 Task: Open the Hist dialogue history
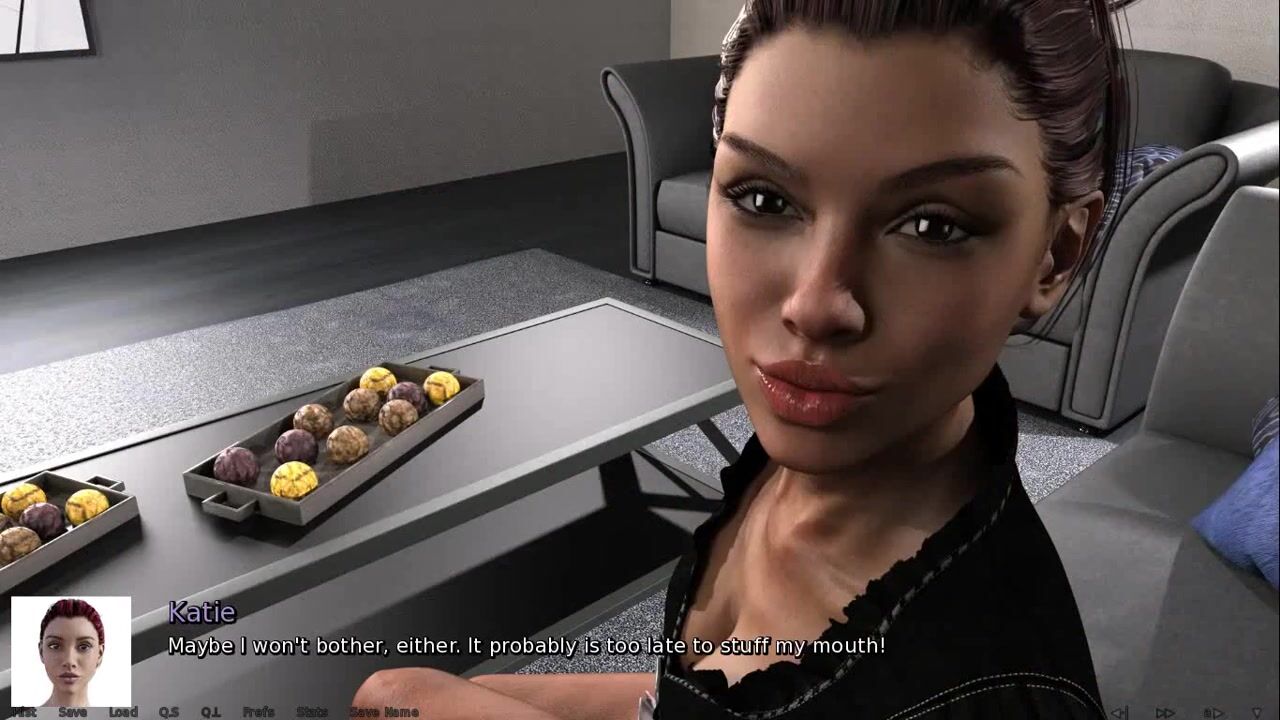click(23, 712)
